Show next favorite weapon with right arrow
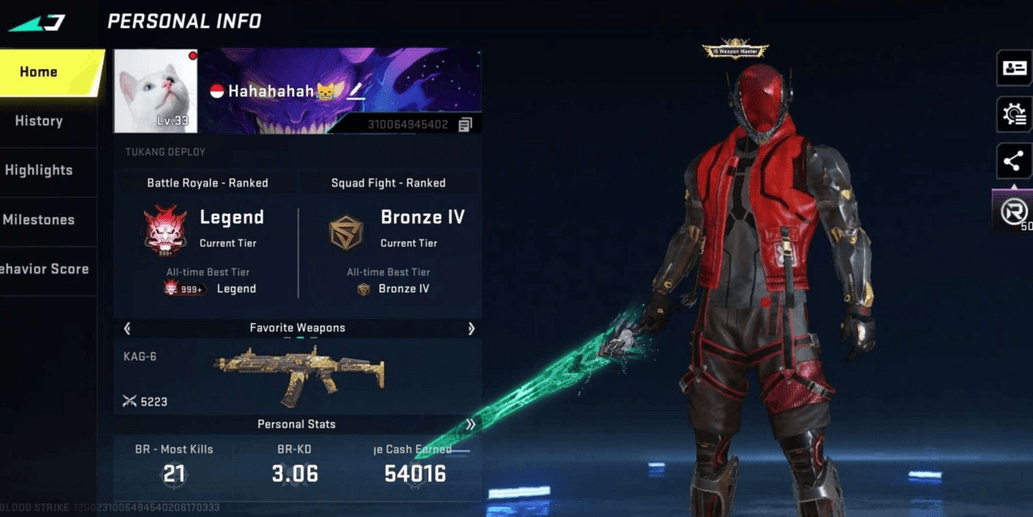Viewport: 1033px width, 517px height. (x=471, y=328)
